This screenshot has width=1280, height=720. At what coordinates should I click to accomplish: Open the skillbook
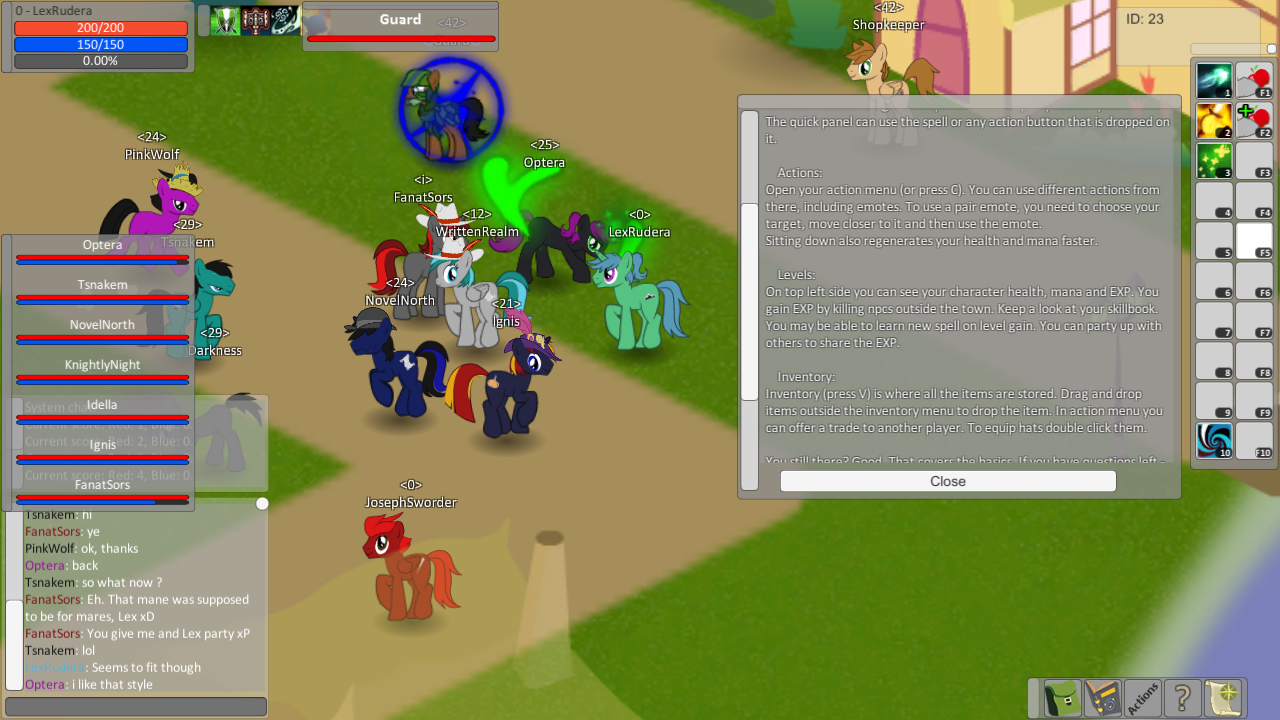pos(1101,698)
